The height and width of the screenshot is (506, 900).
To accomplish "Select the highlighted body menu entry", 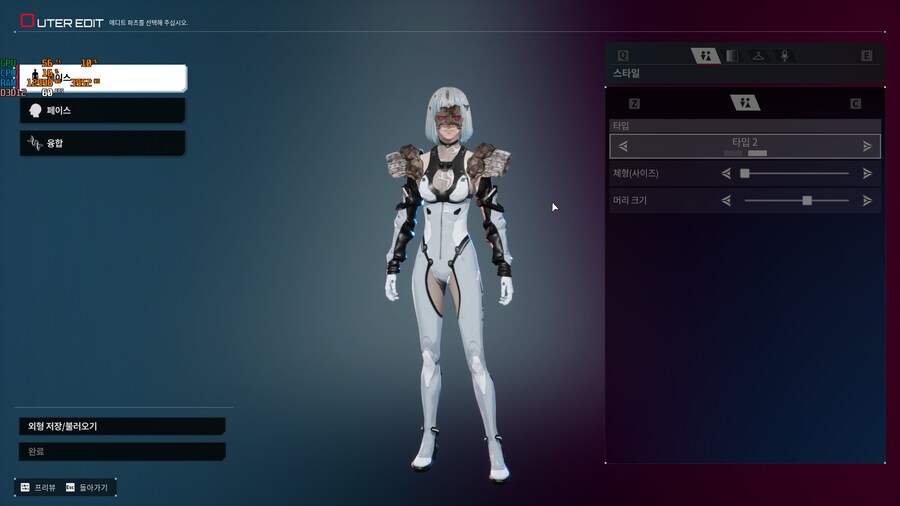I will click(x=102, y=78).
